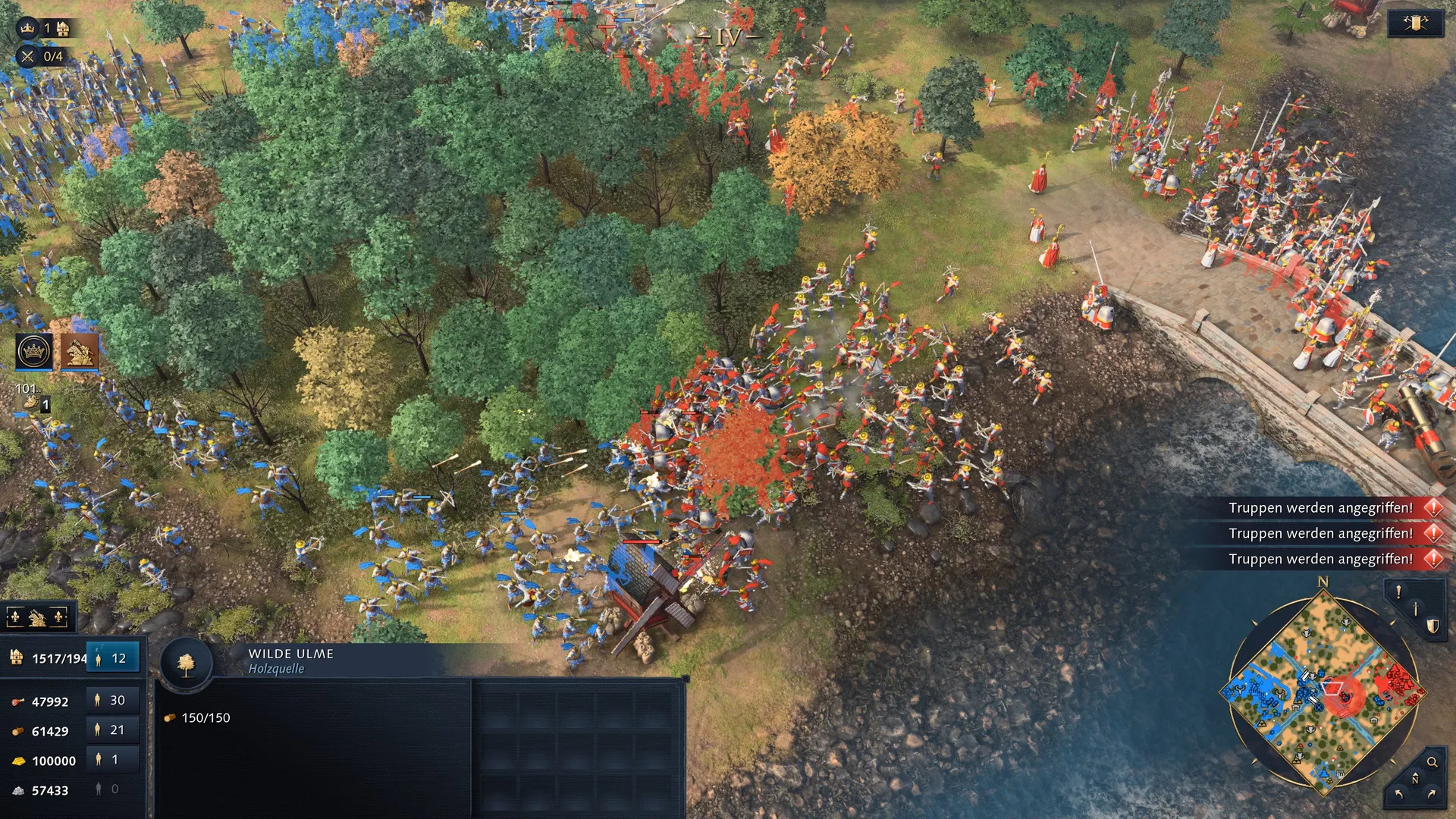
Task: Click the minimap to move the camera
Action: coord(1323,692)
